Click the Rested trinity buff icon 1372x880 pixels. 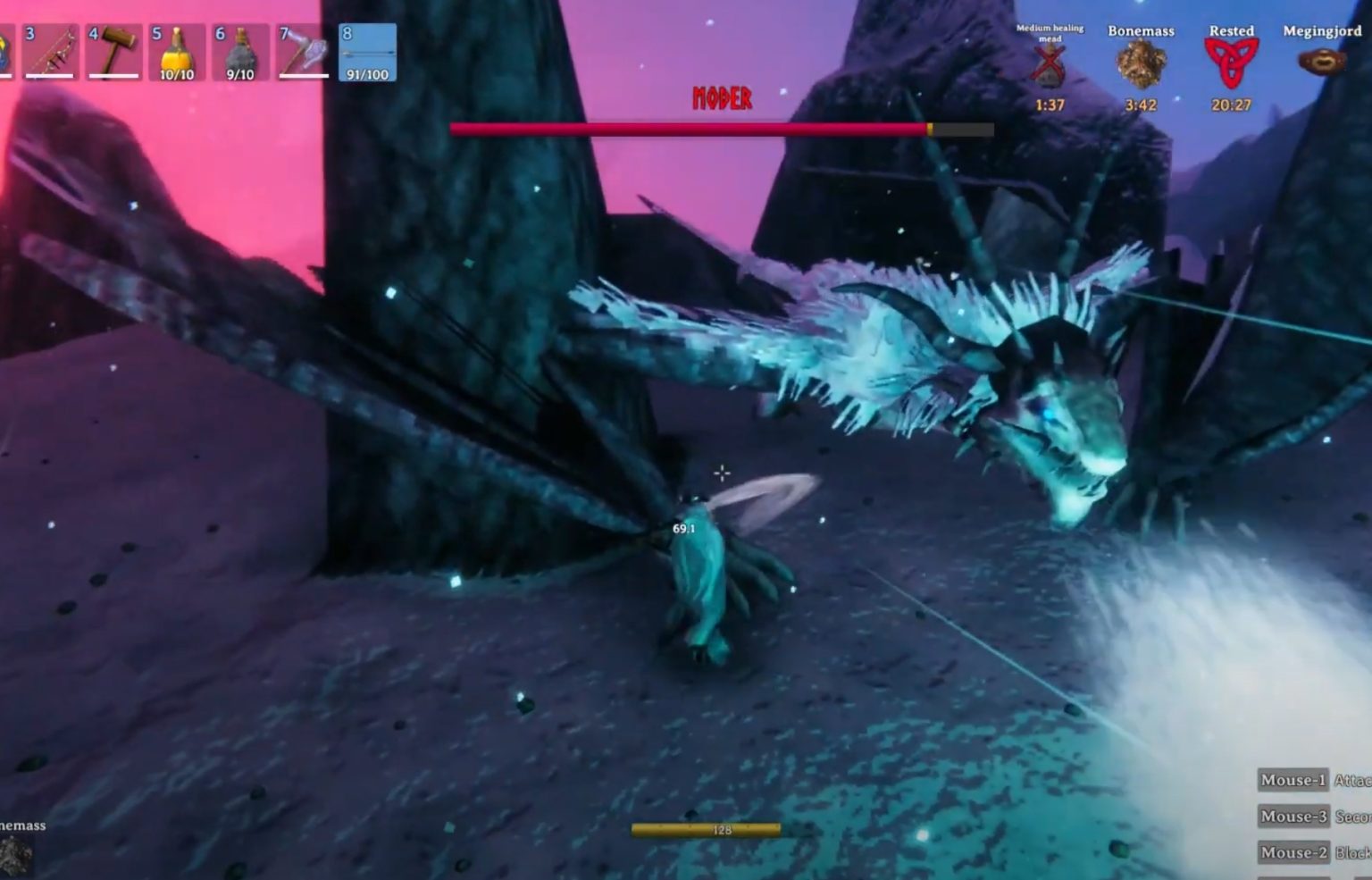pos(1232,60)
